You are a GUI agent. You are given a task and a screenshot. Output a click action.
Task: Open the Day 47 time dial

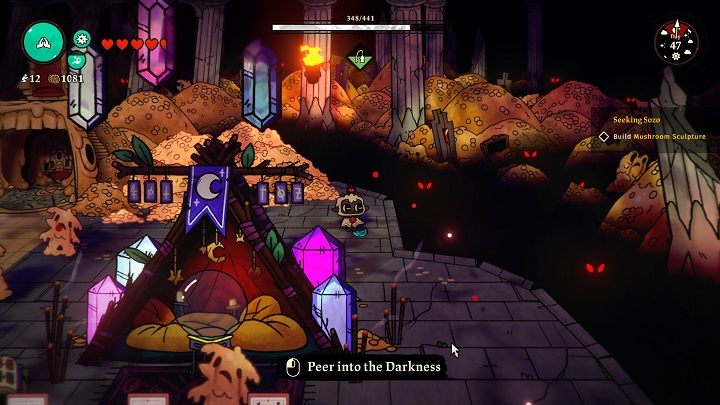pyautogui.click(x=677, y=42)
